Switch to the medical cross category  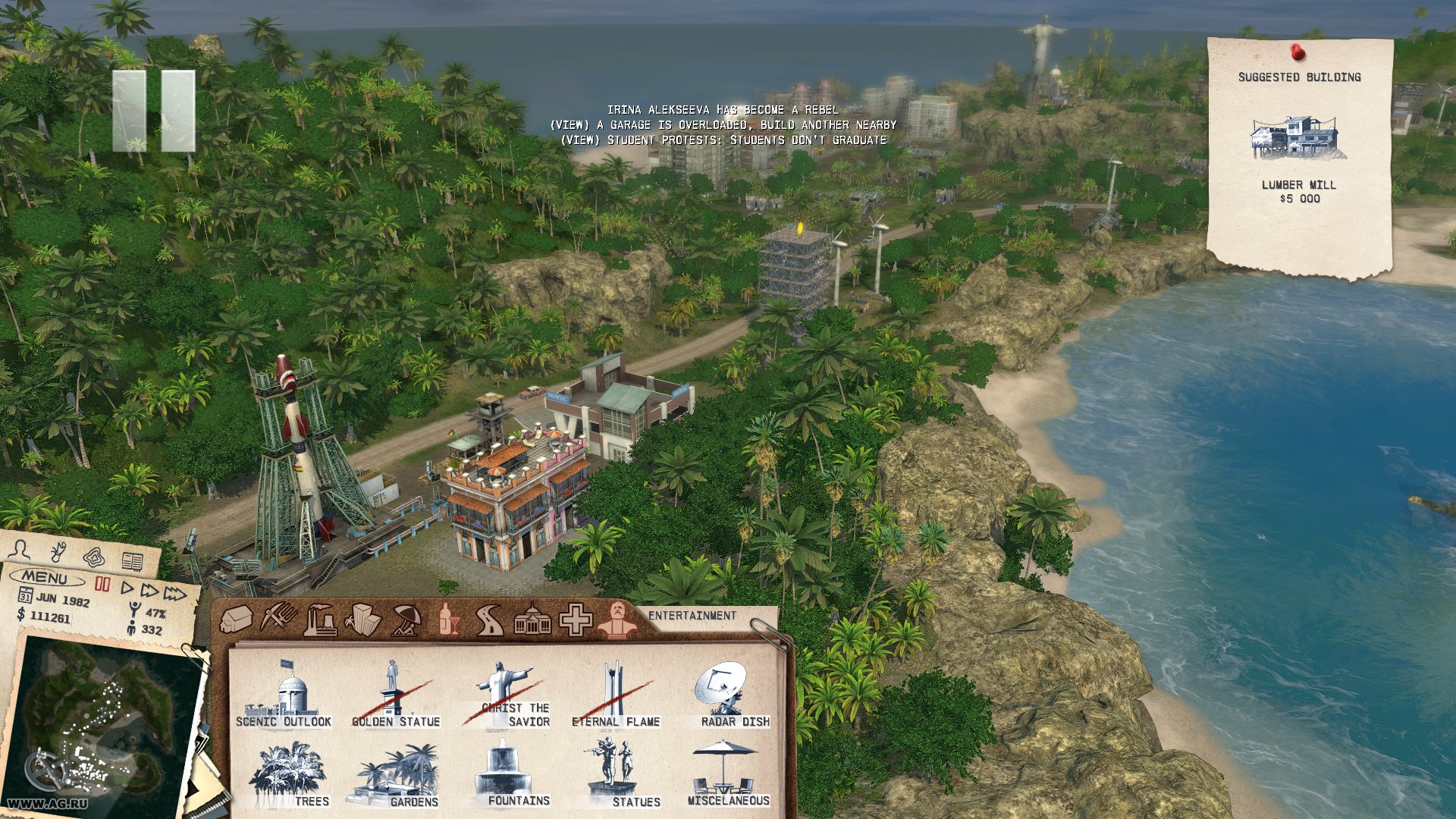(x=576, y=620)
